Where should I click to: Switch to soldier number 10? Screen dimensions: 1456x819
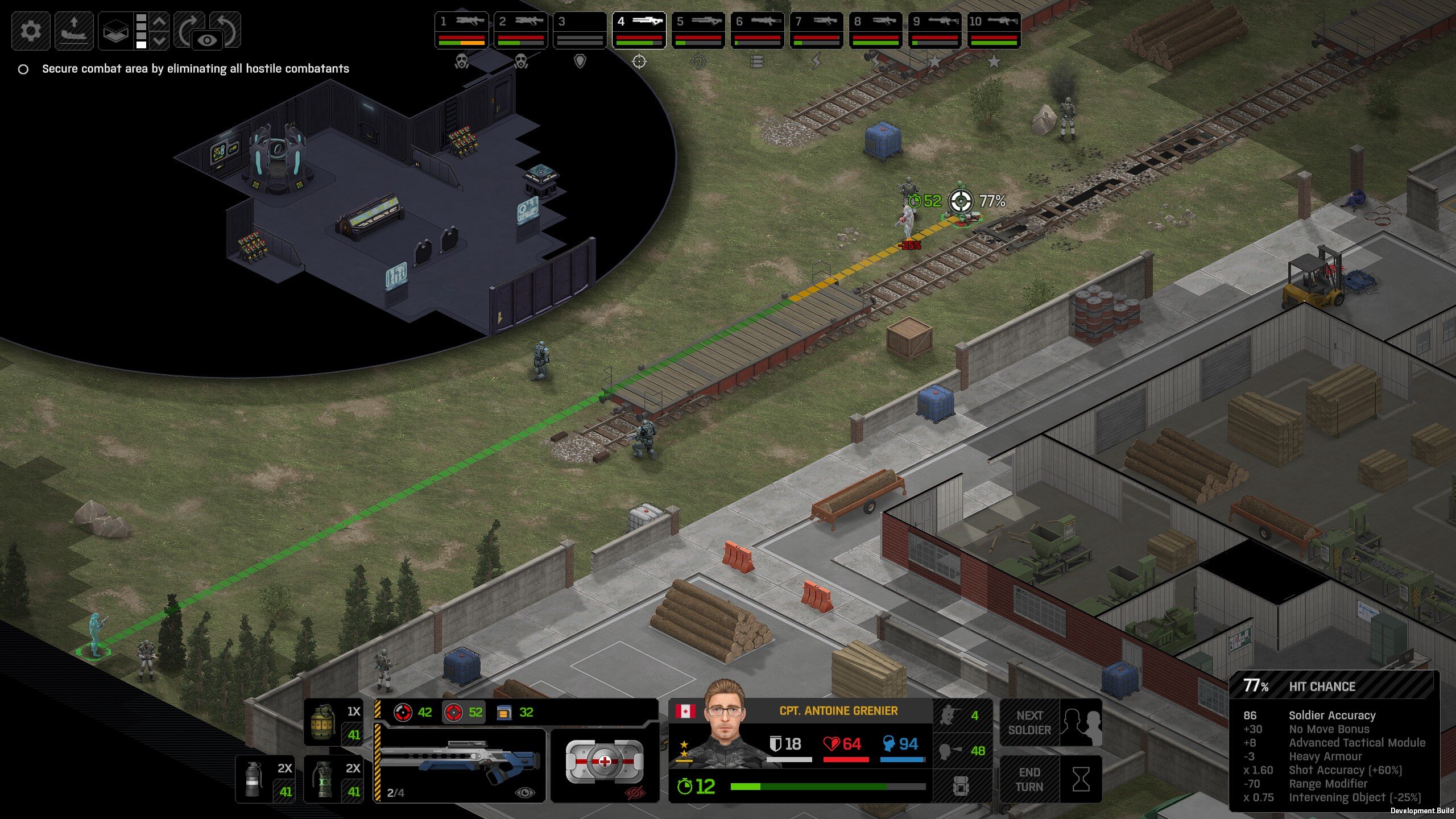click(994, 30)
